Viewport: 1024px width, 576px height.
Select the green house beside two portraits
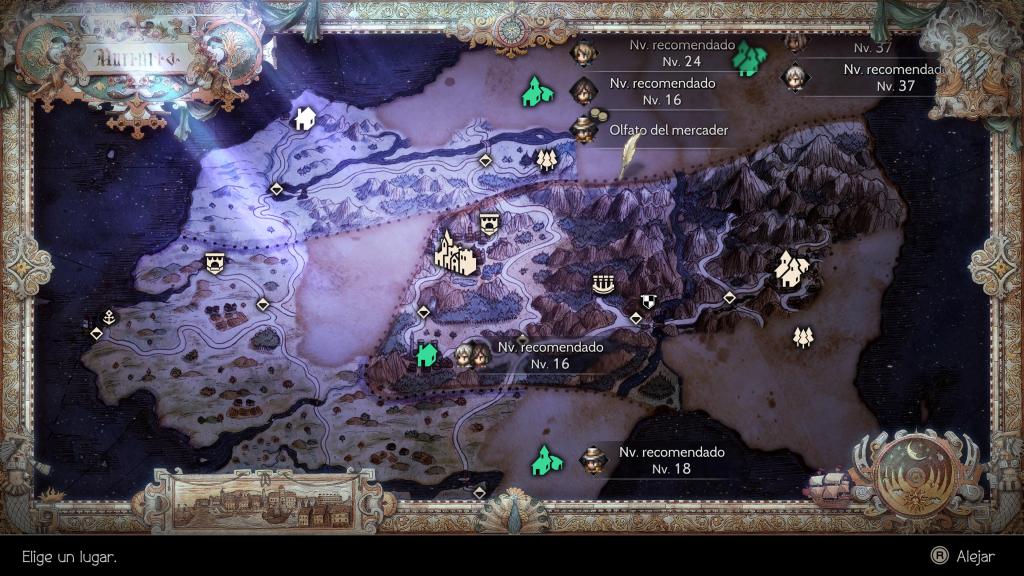coord(427,354)
